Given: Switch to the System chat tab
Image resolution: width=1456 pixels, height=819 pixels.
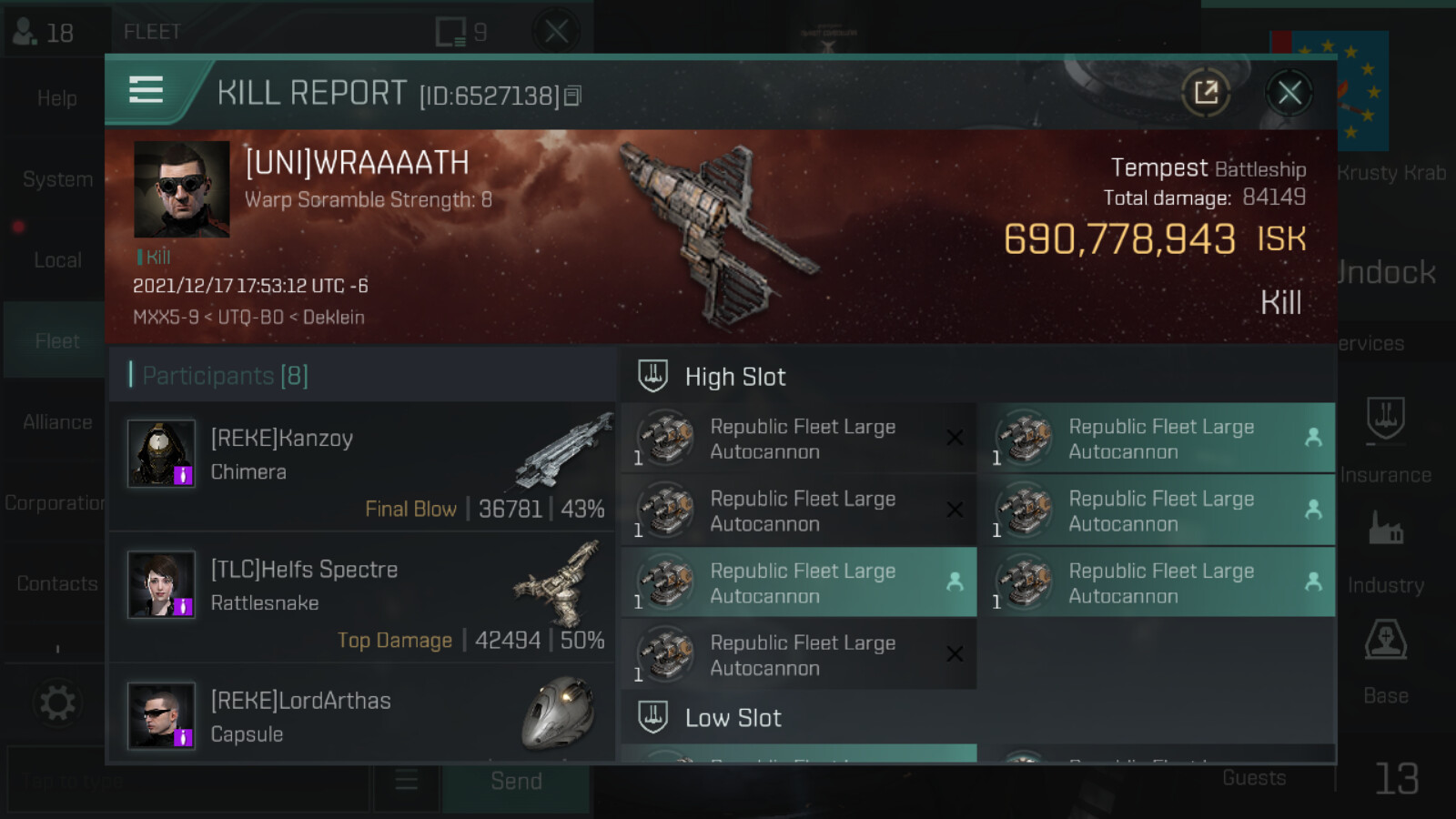Looking at the screenshot, I should (57, 179).
